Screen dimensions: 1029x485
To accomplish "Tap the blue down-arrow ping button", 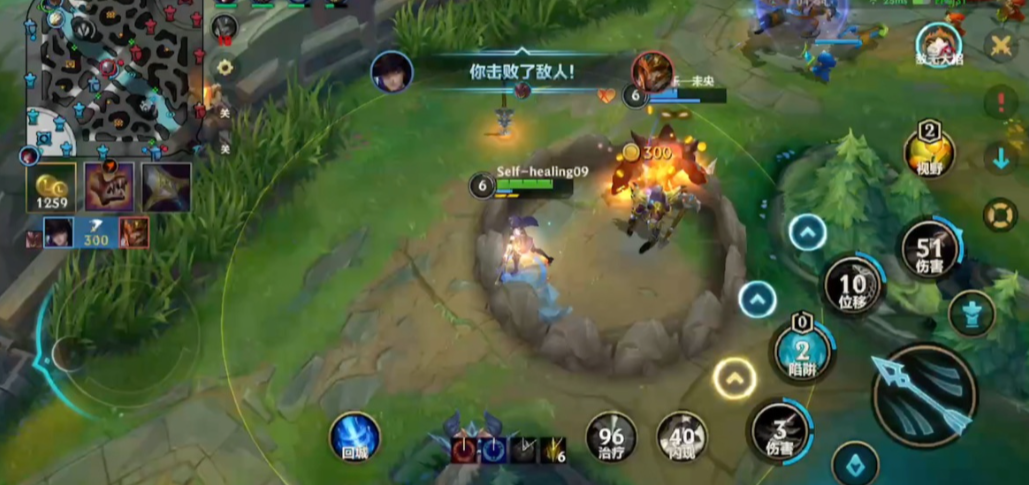I will point(1000,157).
